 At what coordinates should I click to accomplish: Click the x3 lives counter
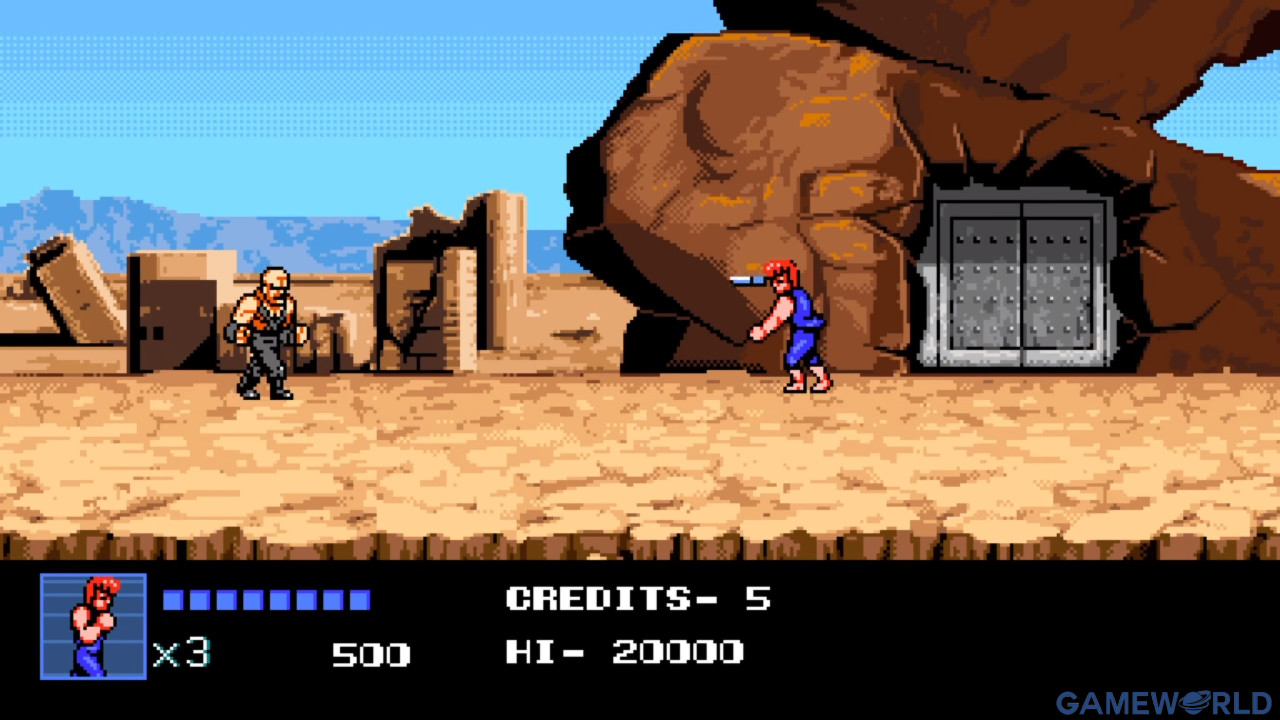[182, 653]
